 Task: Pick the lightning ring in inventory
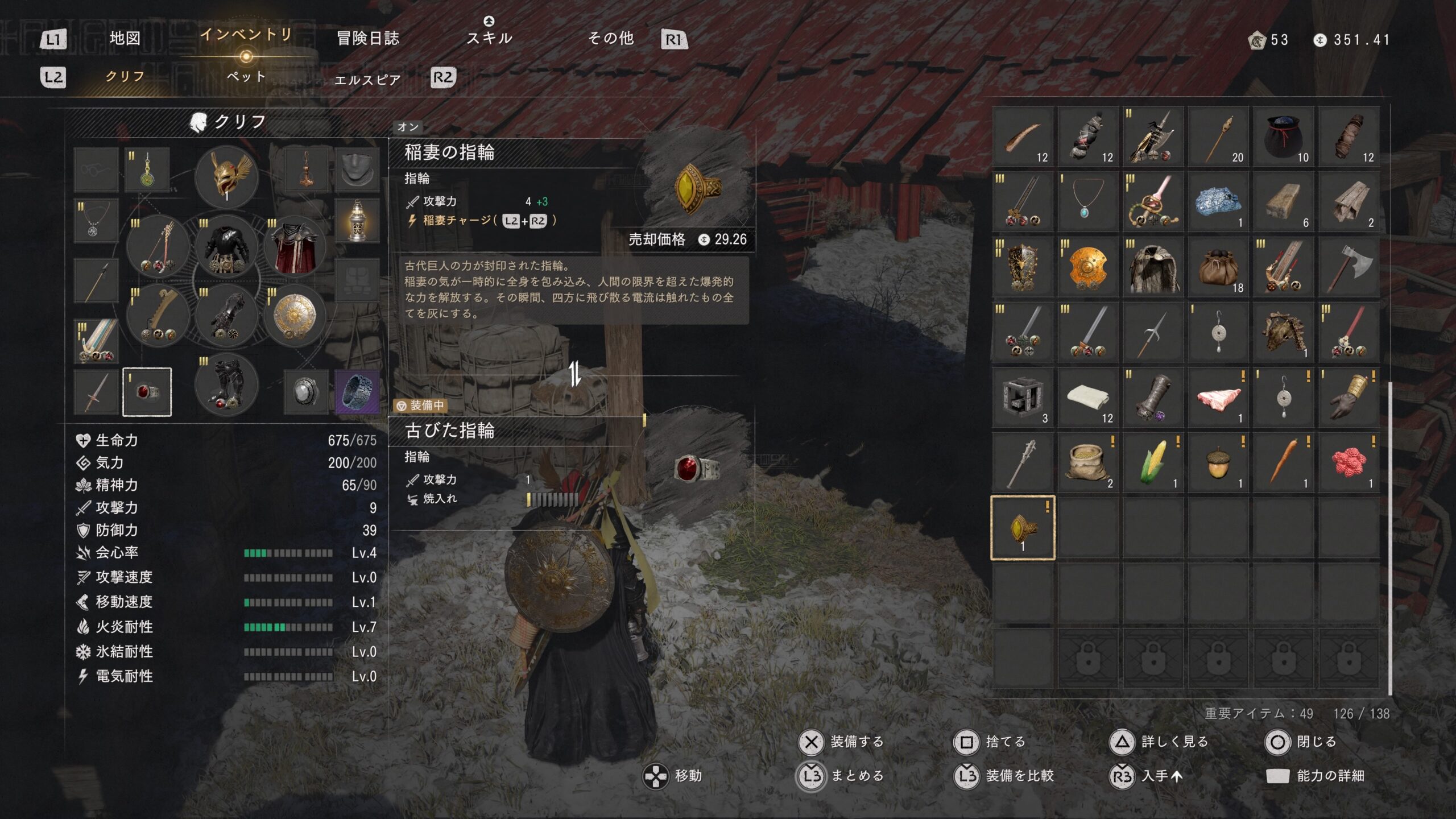click(x=1022, y=528)
